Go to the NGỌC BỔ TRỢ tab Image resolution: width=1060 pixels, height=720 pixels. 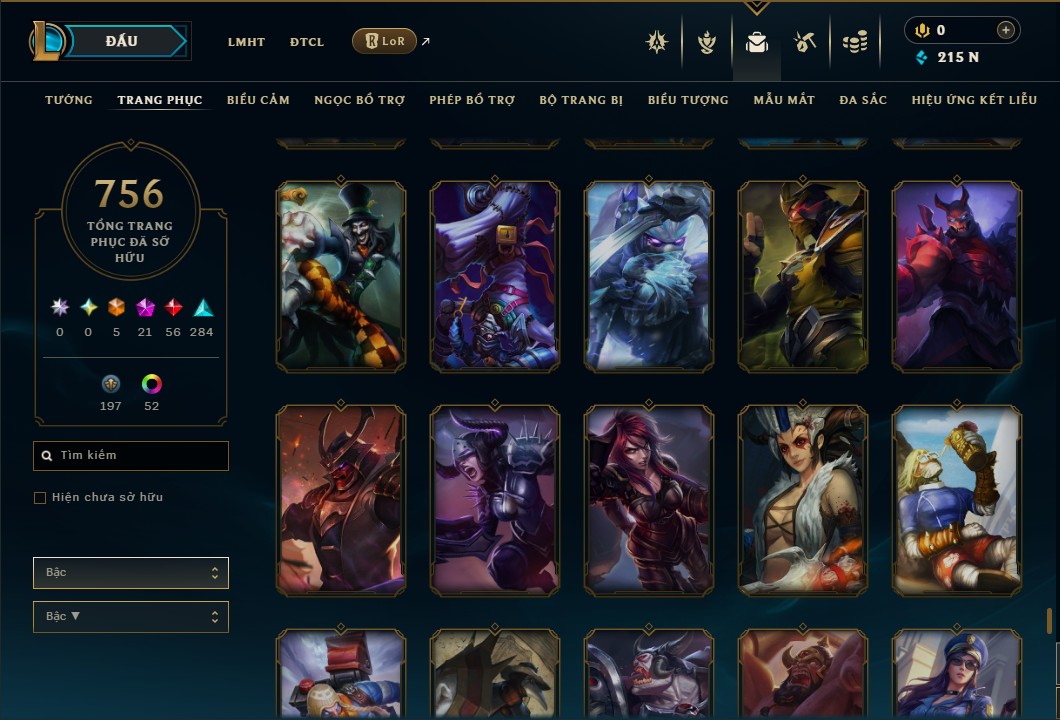359,100
